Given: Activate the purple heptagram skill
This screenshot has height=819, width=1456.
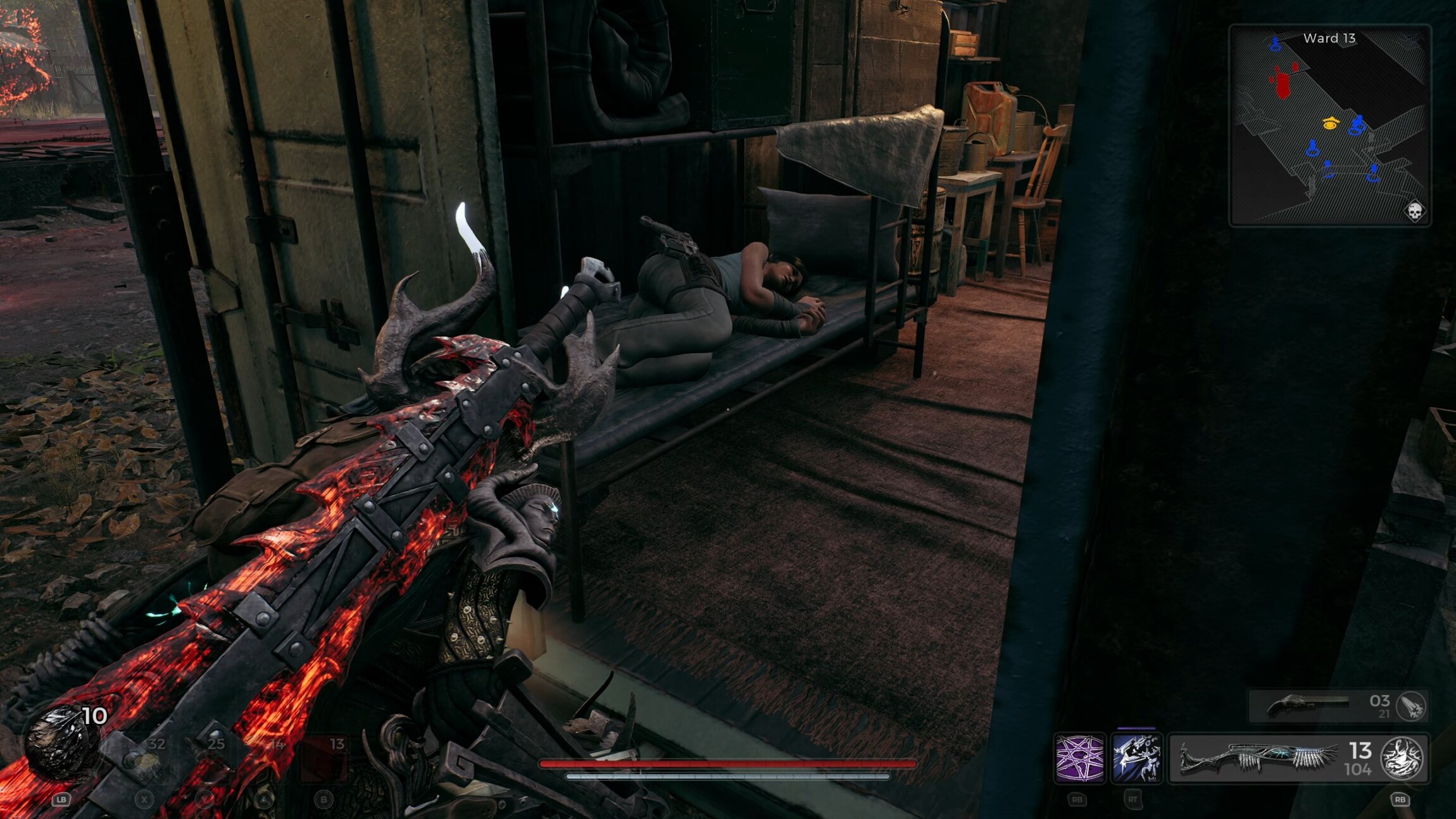Looking at the screenshot, I should point(1079,758).
